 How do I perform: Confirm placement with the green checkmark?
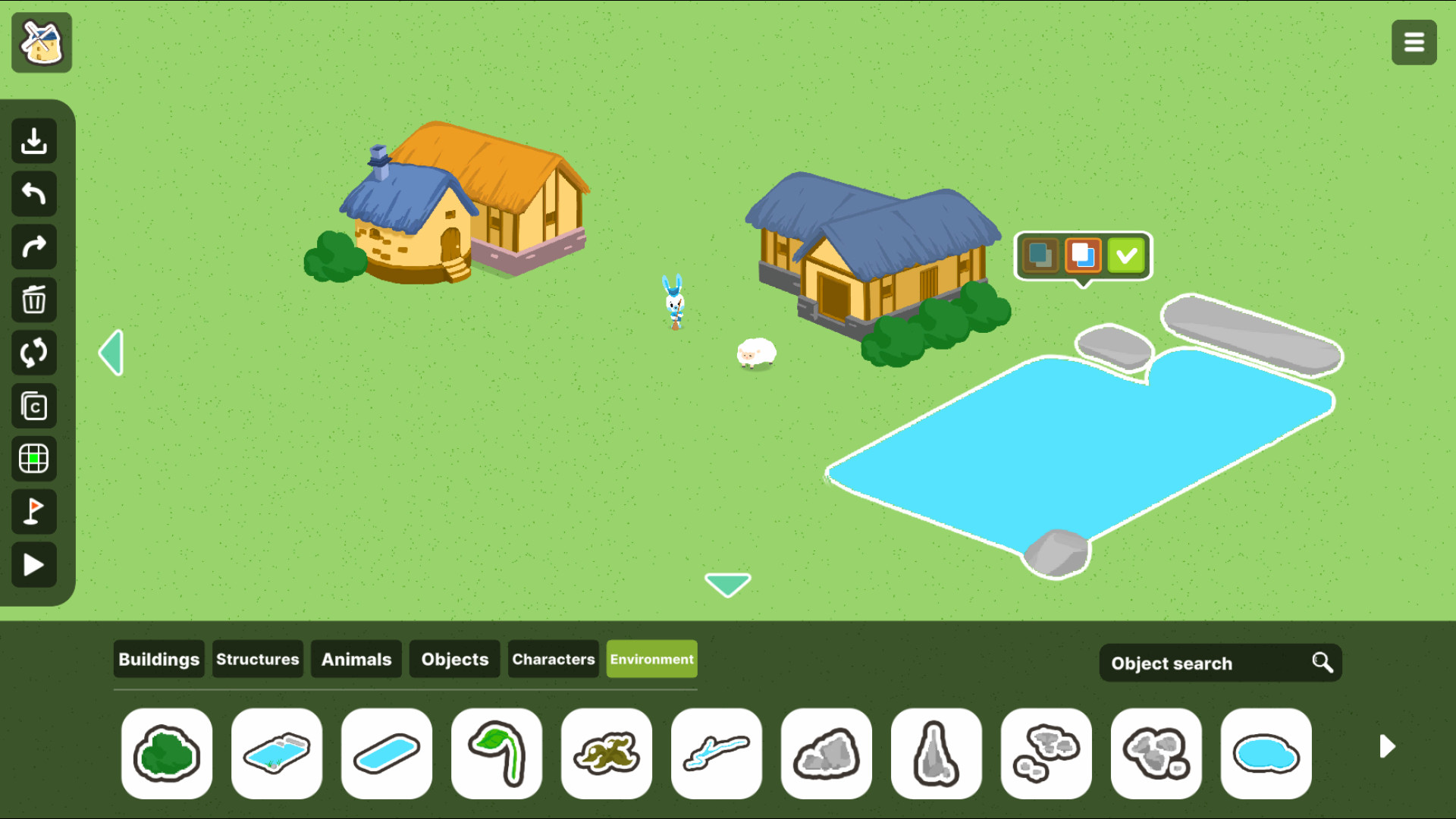[x=1128, y=256]
